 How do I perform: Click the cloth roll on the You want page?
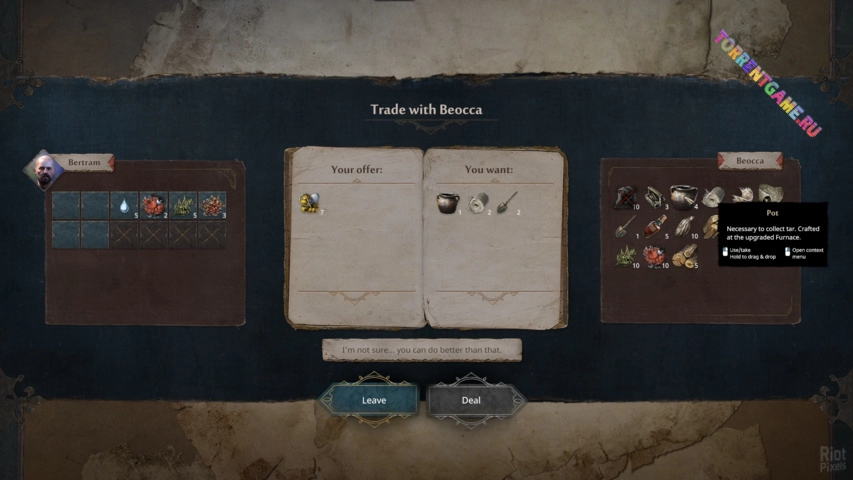(478, 203)
